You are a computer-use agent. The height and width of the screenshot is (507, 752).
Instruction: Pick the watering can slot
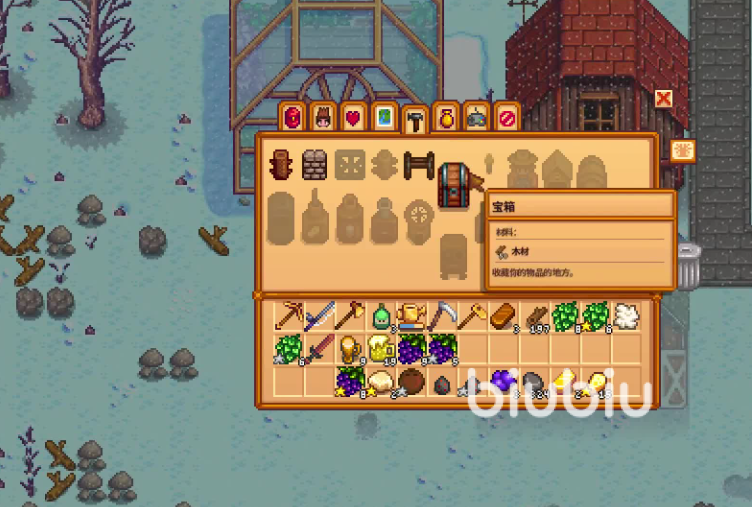click(412, 317)
